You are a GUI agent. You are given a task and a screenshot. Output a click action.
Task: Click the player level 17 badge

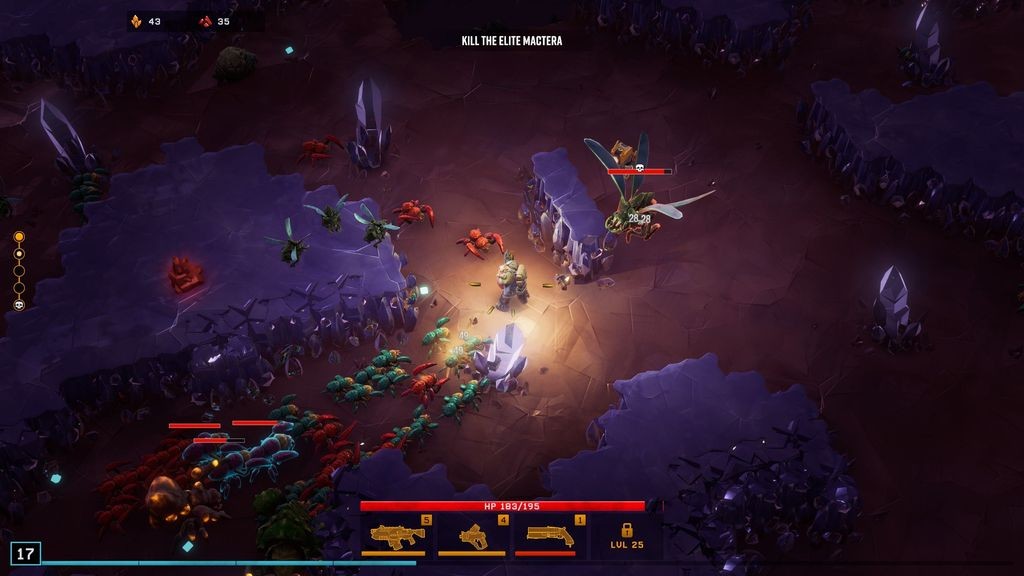26,553
